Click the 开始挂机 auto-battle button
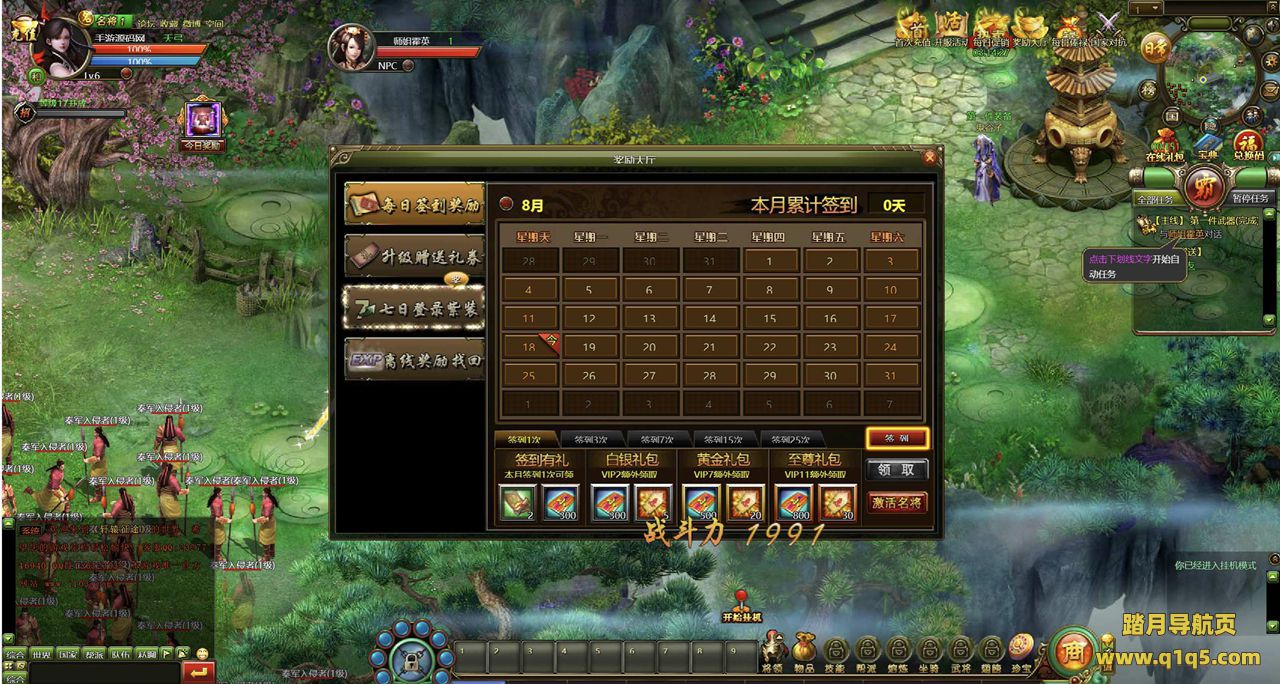The height and width of the screenshot is (684, 1280). [742, 606]
